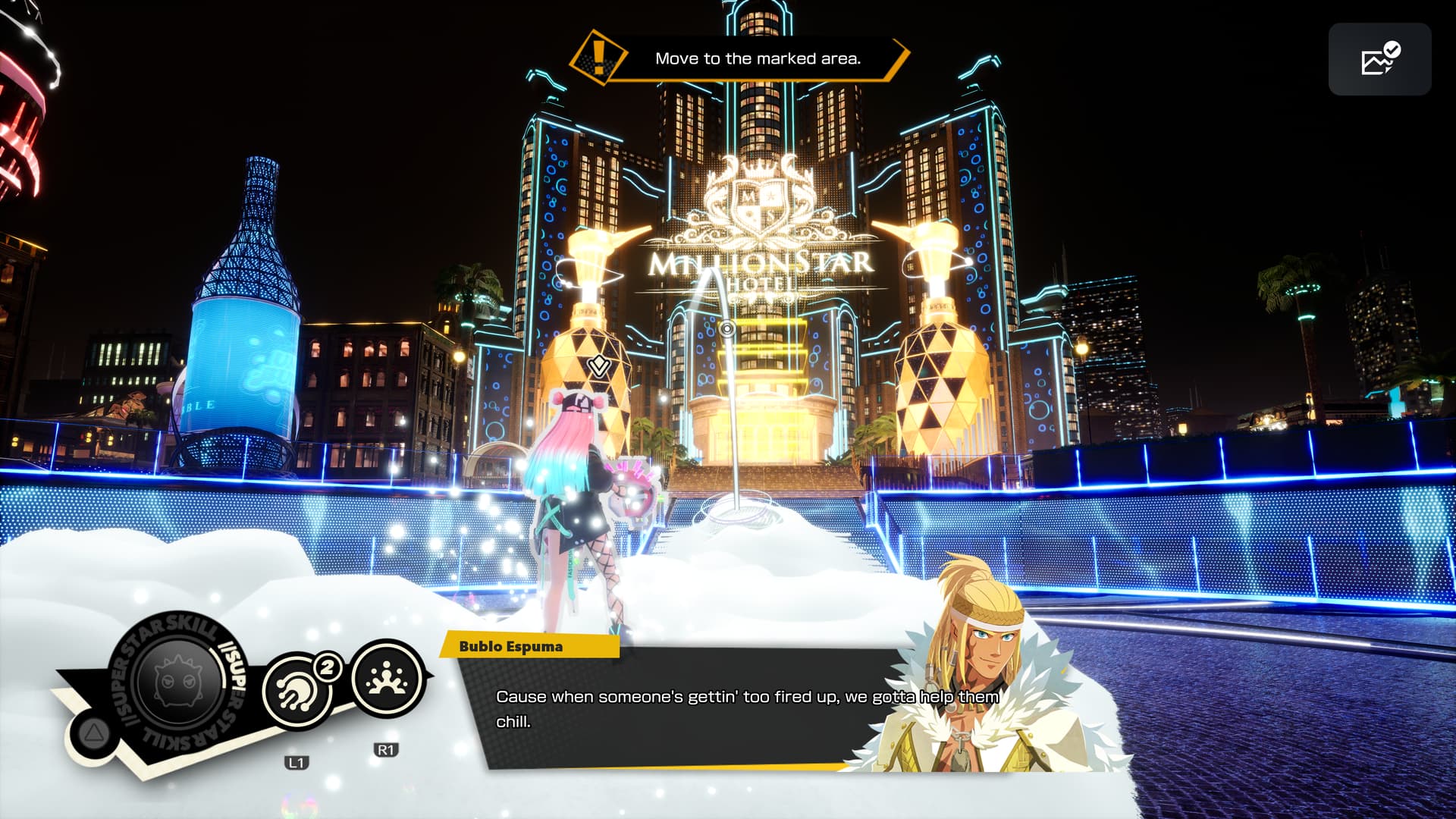Activate the Super Star Skill emblem
The height and width of the screenshot is (819, 1456).
point(176,680)
